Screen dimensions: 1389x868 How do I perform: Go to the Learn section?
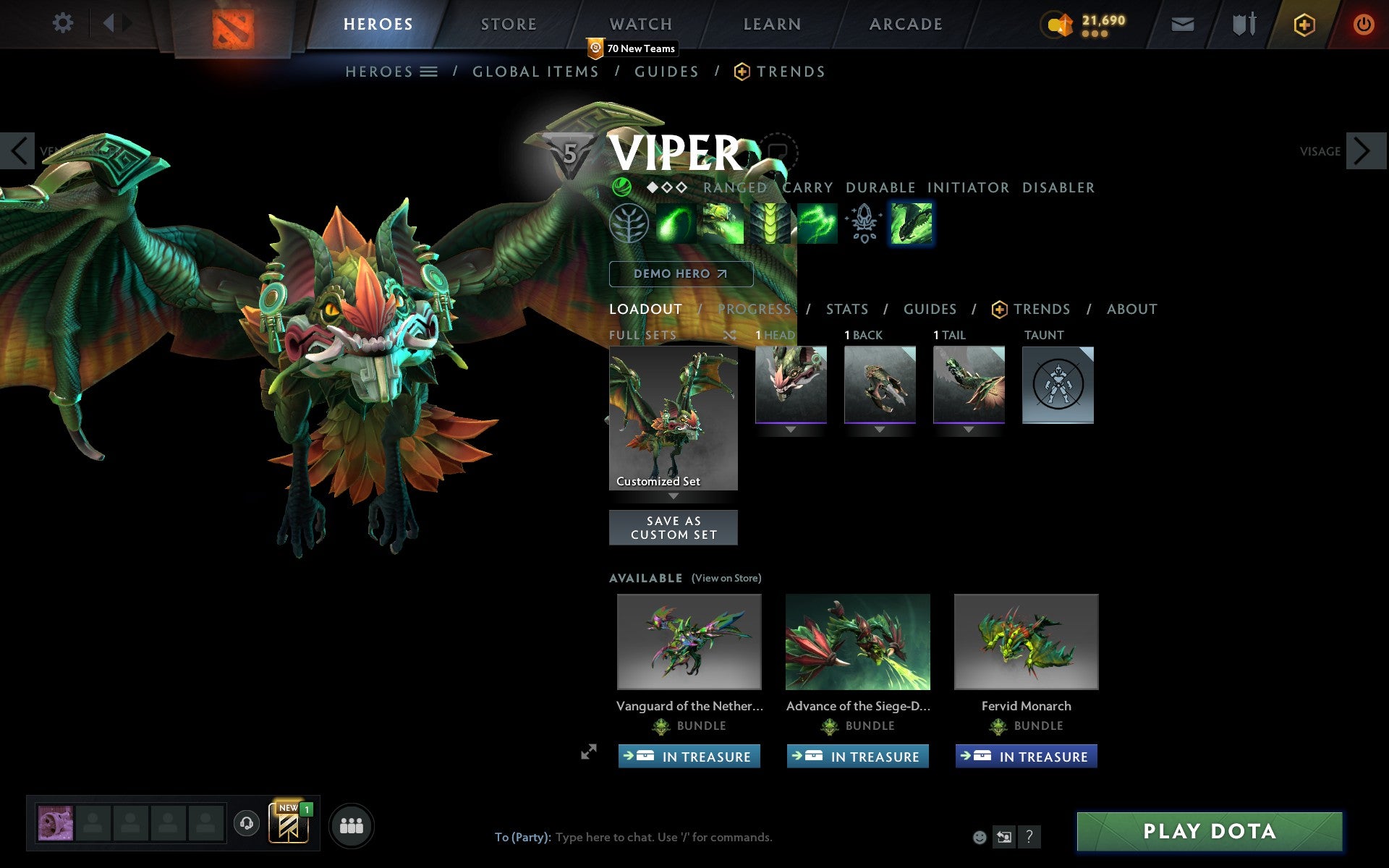tap(772, 24)
